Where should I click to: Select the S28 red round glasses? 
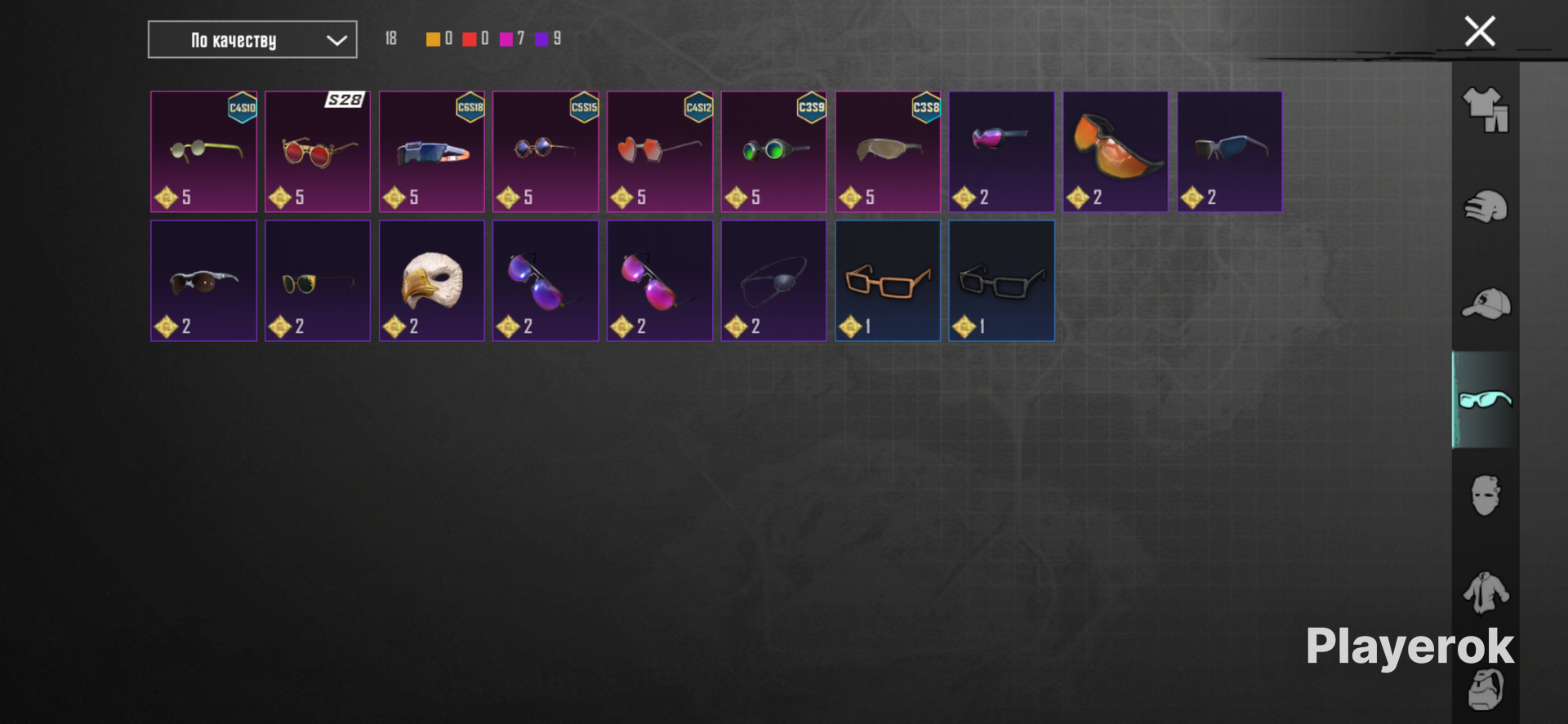click(x=318, y=152)
